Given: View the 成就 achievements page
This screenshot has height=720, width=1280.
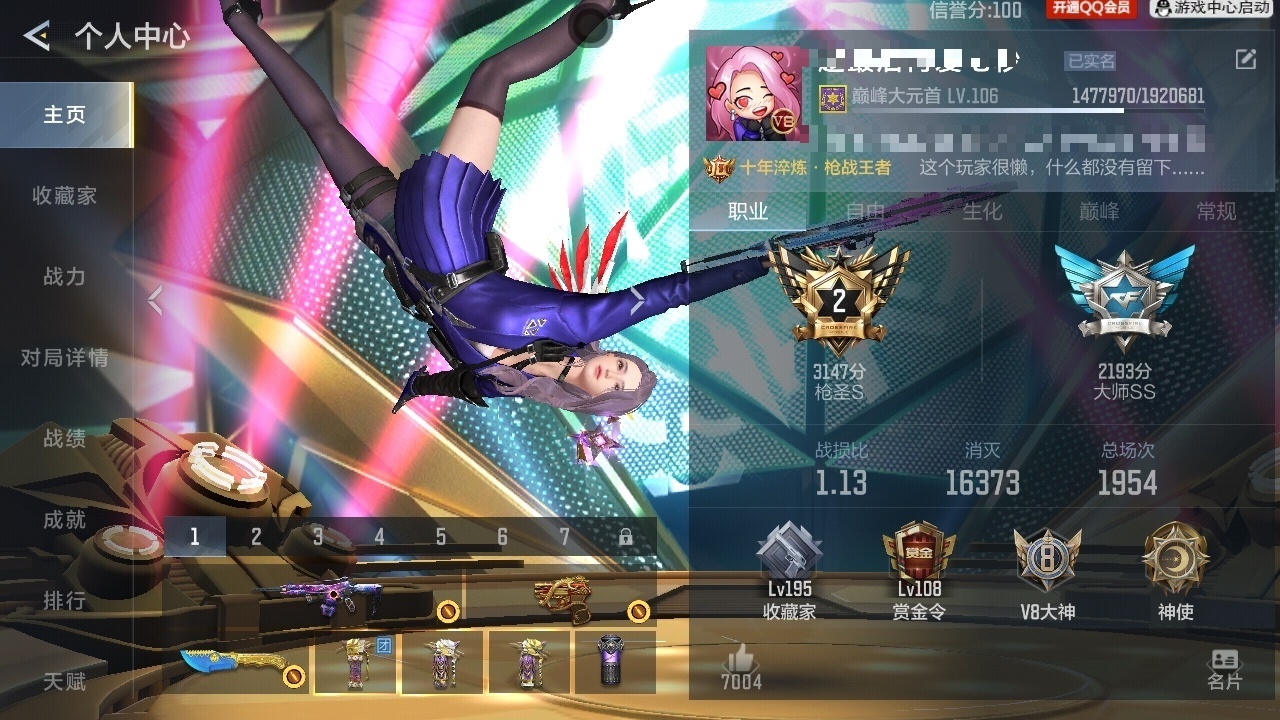Looking at the screenshot, I should point(65,520).
